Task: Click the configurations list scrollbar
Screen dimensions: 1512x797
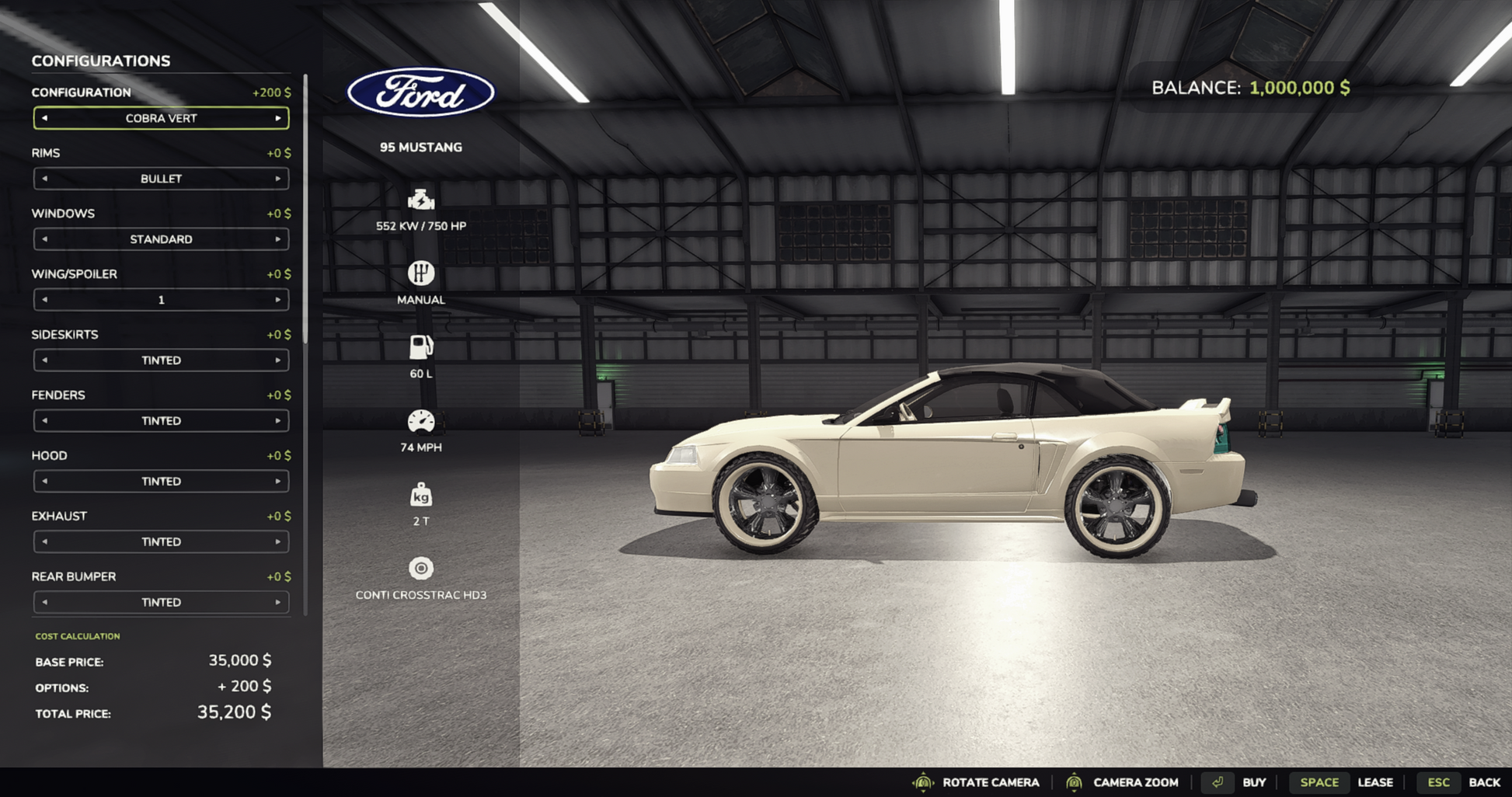Action: [305, 210]
